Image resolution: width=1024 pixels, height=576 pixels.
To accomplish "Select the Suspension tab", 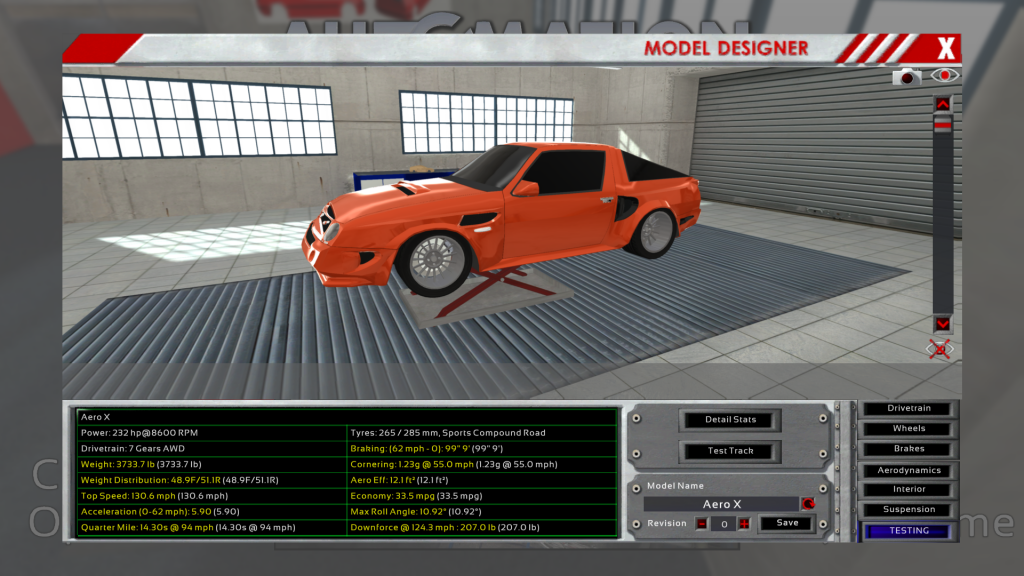I will [x=909, y=510].
